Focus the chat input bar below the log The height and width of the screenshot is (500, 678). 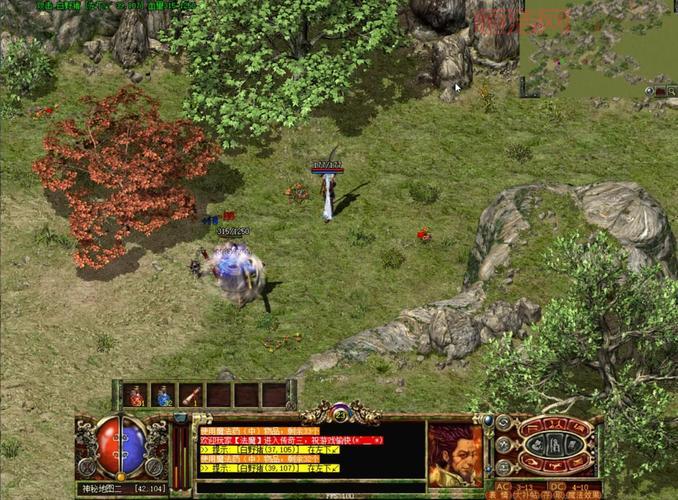310,488
